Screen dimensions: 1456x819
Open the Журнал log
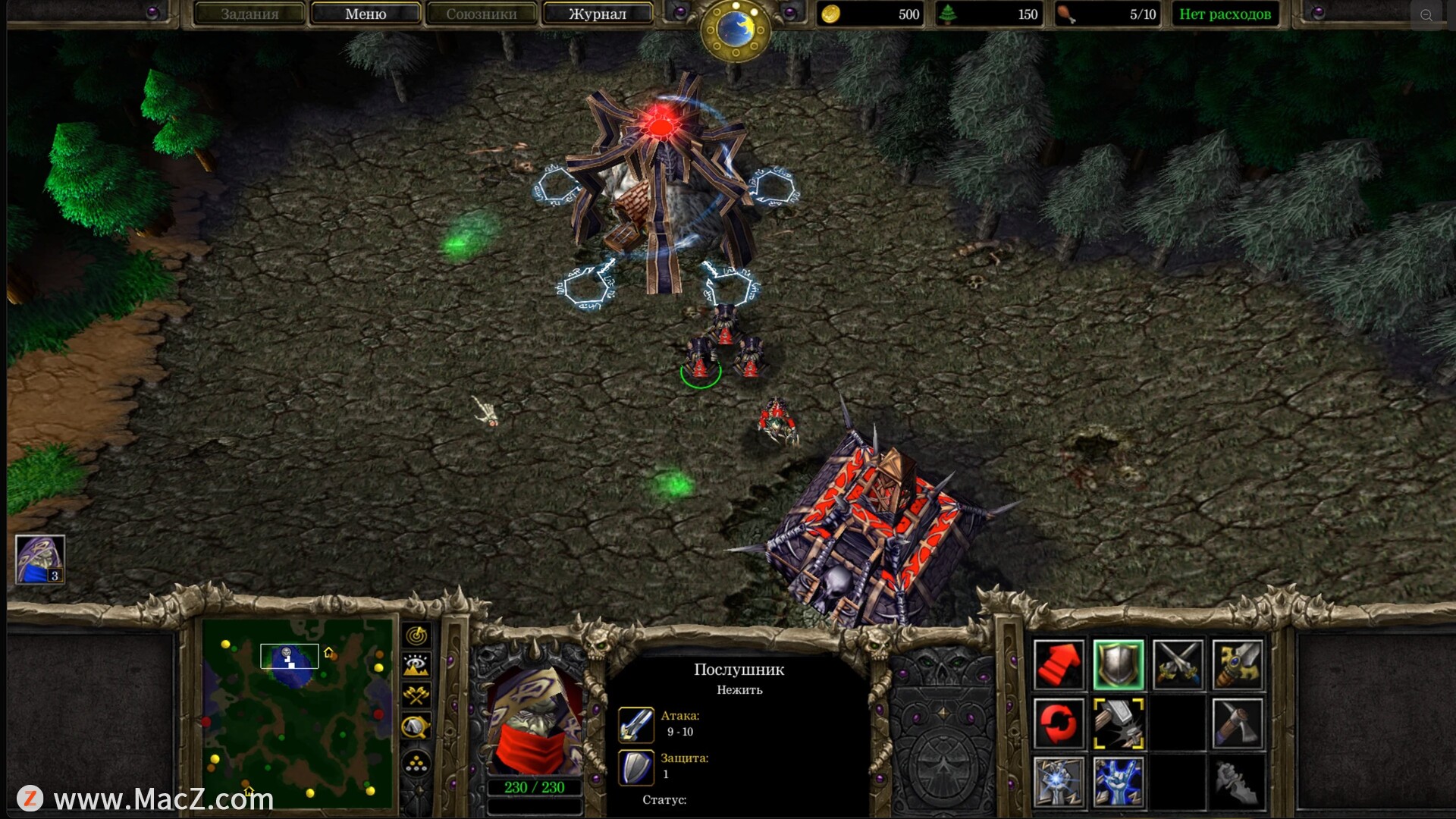click(x=597, y=14)
